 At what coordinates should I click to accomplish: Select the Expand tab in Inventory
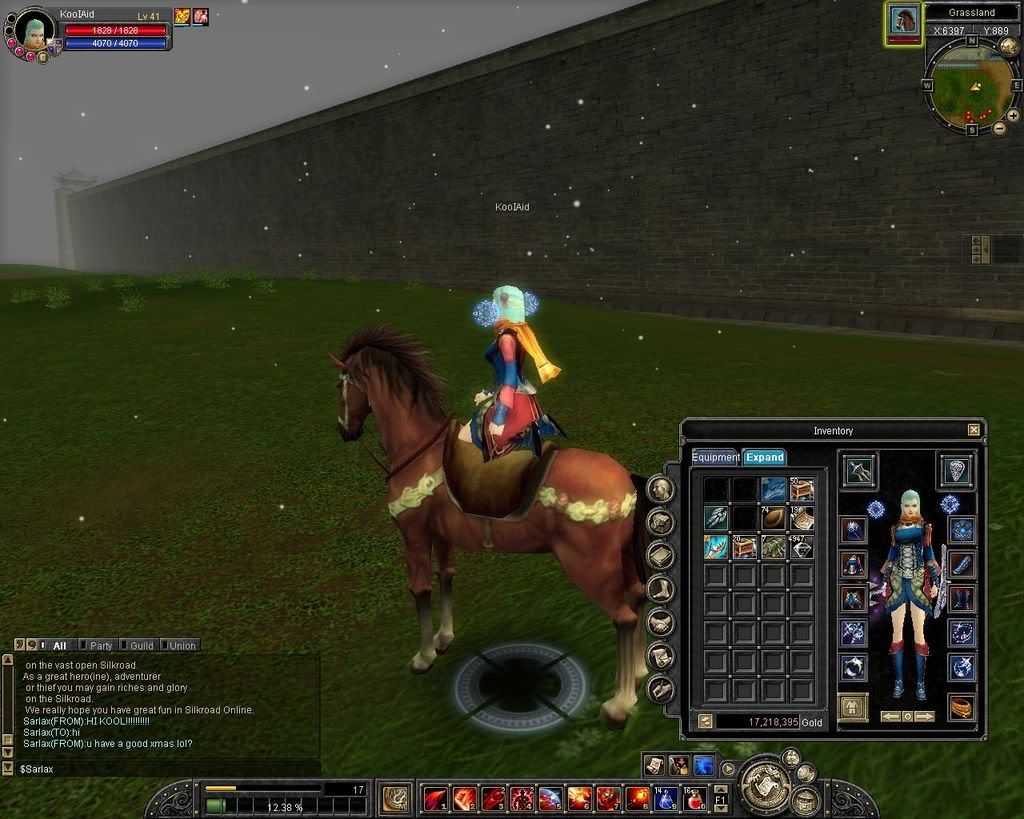pos(764,457)
